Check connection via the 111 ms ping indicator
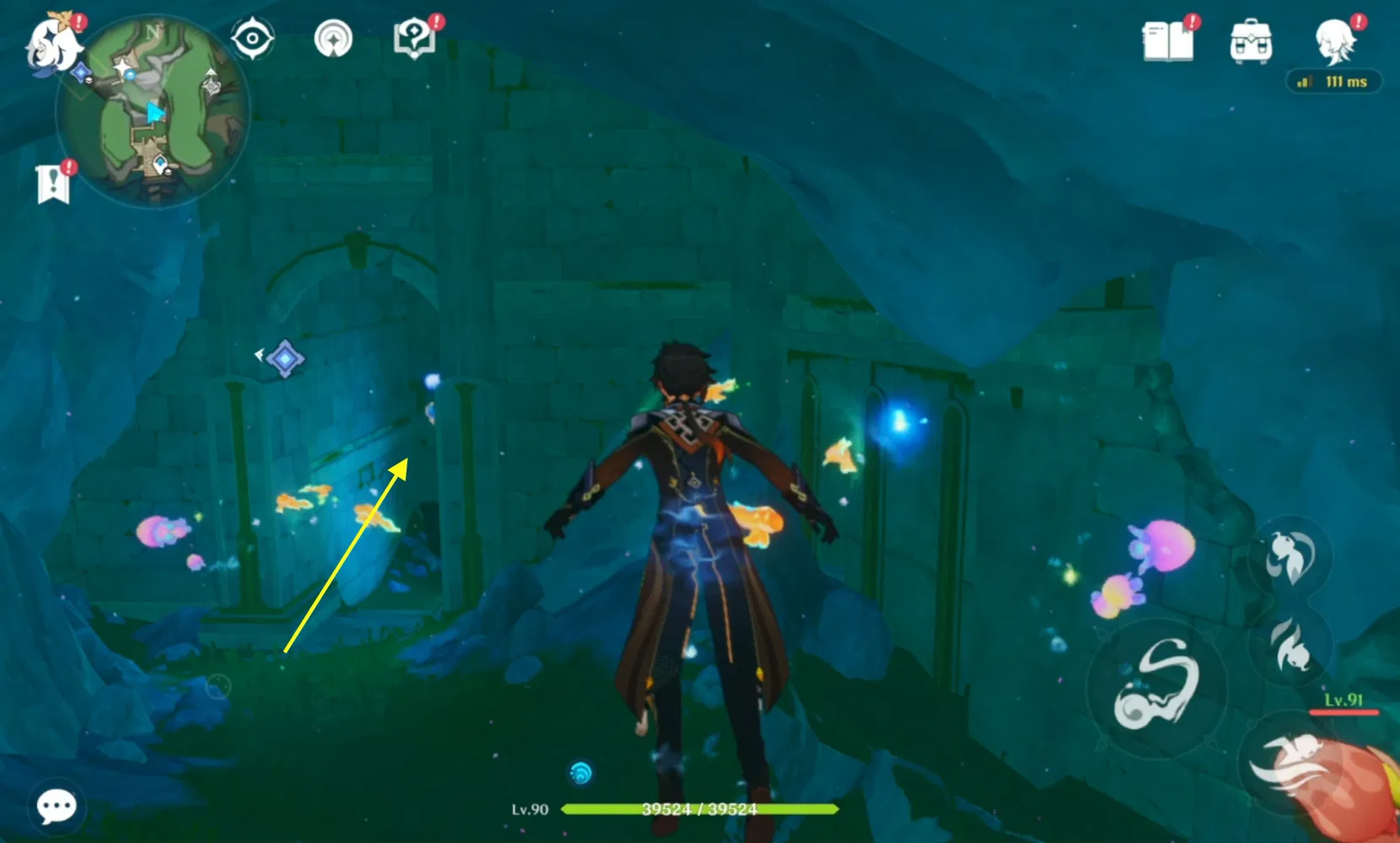This screenshot has width=1400, height=843. click(x=1333, y=82)
